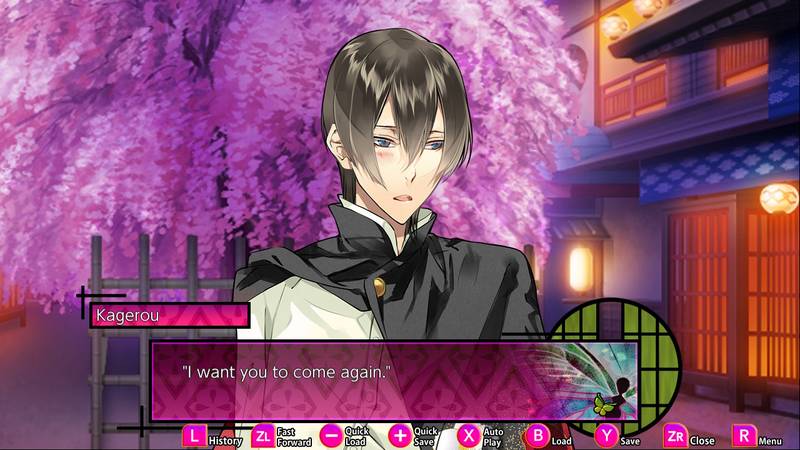Open the Menu
Viewport: 800px width, 450px height.
click(744, 436)
